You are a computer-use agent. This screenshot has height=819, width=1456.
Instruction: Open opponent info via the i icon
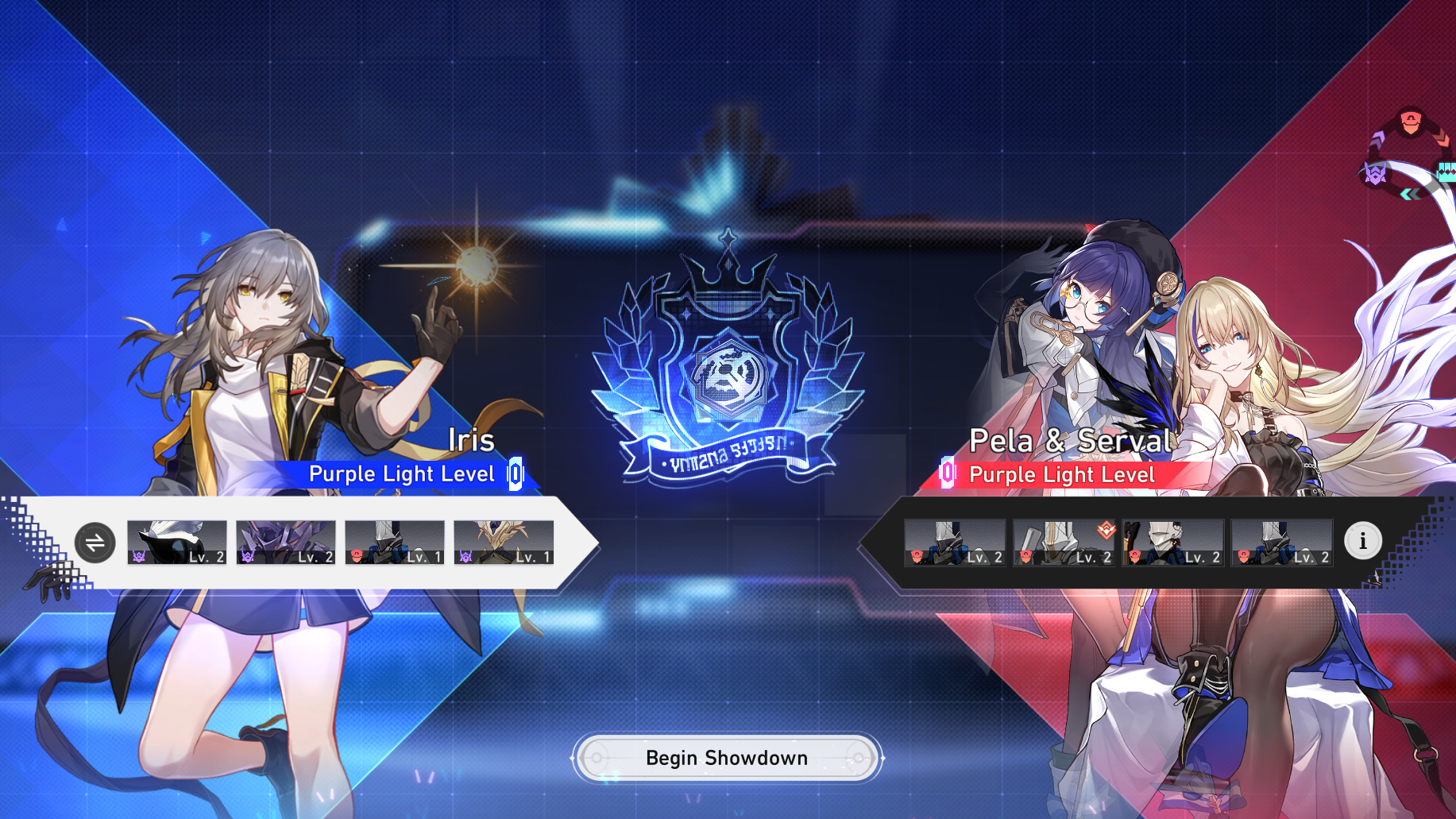[x=1363, y=541]
